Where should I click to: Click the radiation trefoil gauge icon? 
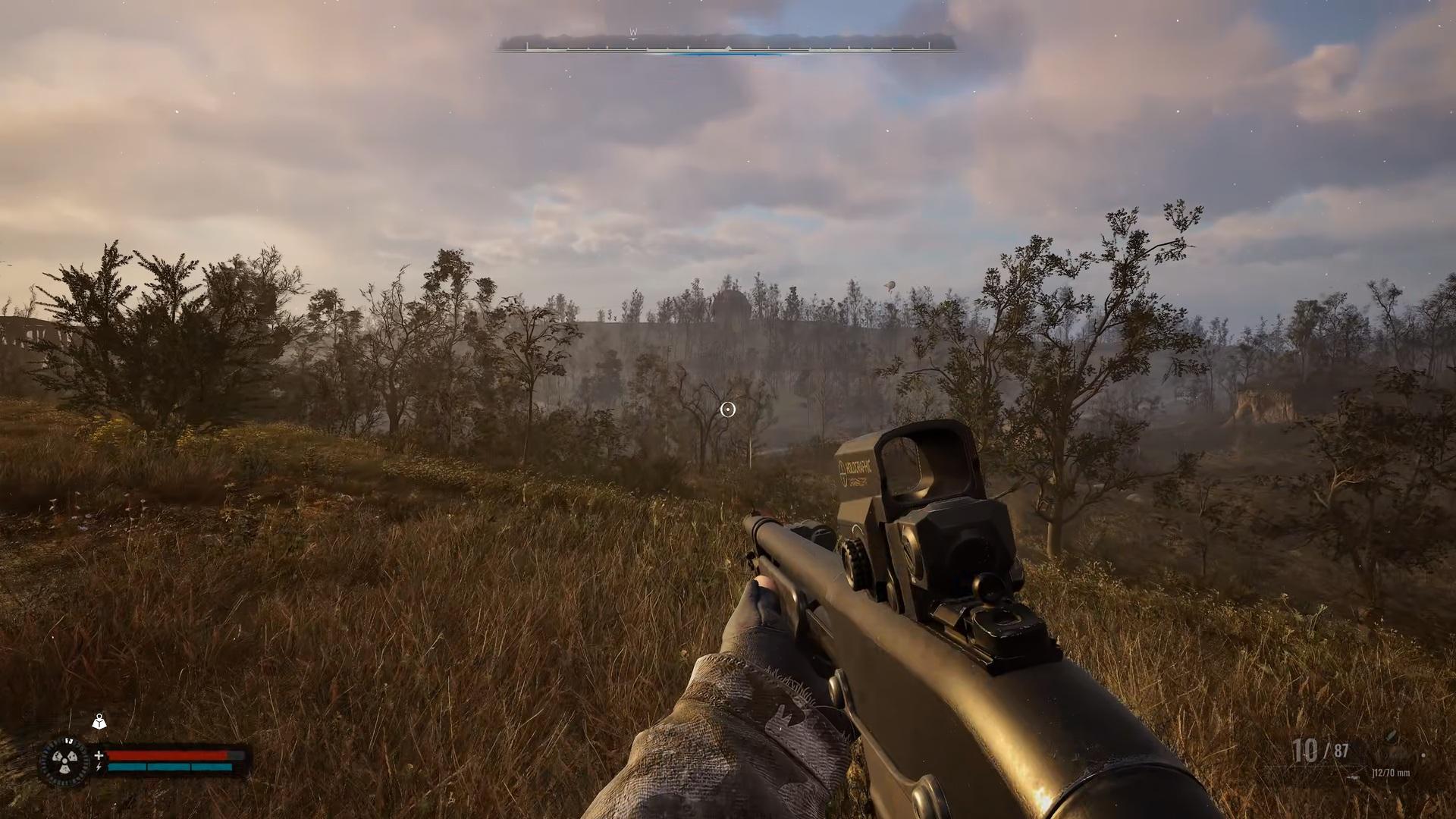64,761
